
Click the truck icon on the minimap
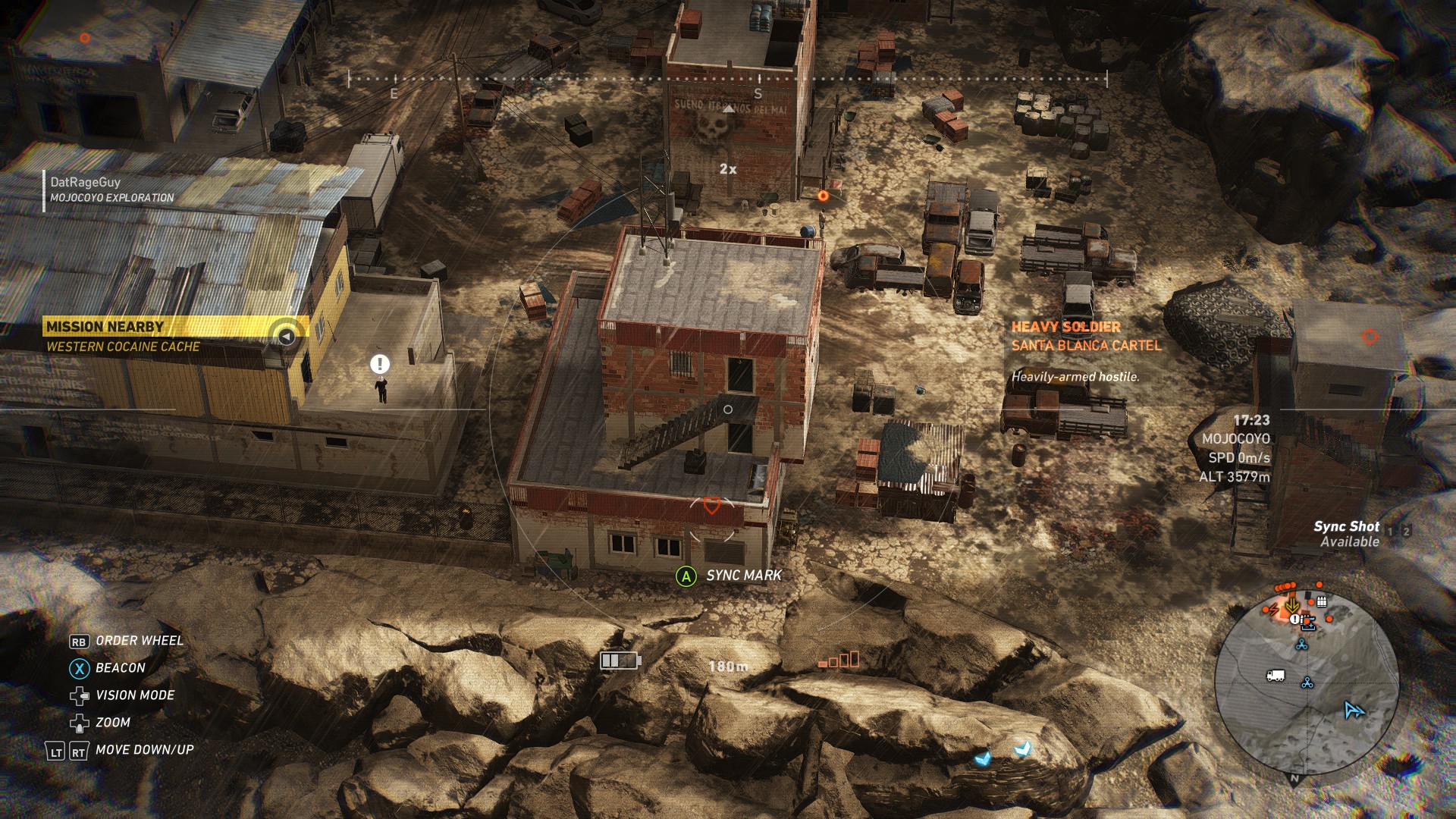1276,675
